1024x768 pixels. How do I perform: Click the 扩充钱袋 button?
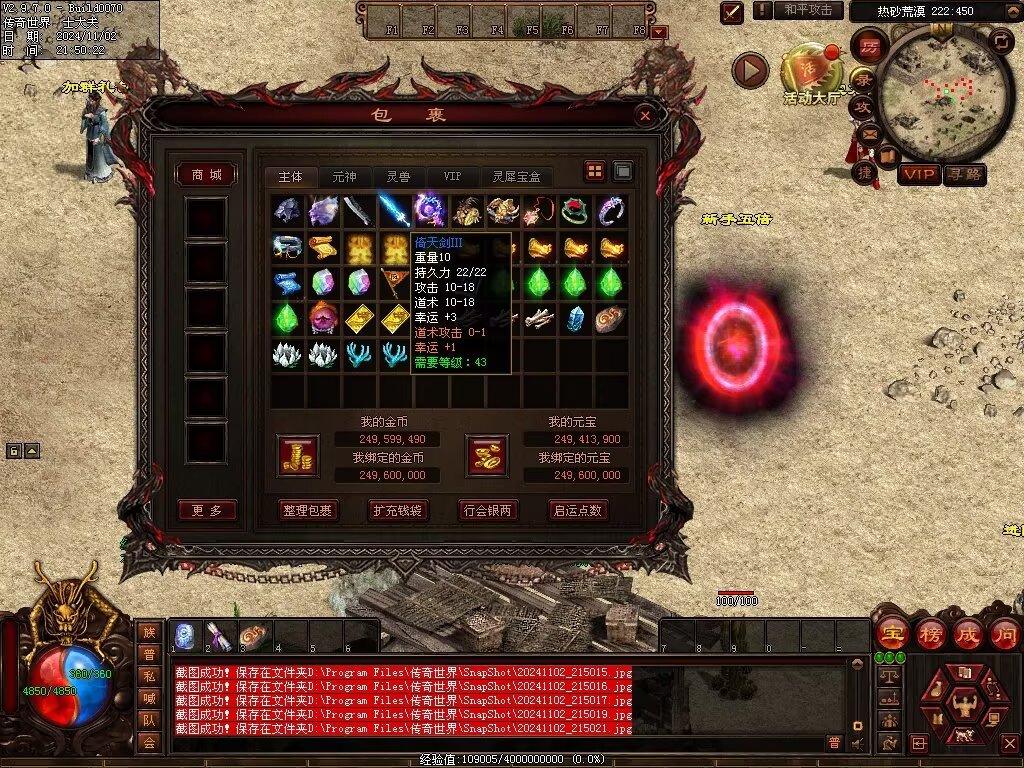(397, 510)
